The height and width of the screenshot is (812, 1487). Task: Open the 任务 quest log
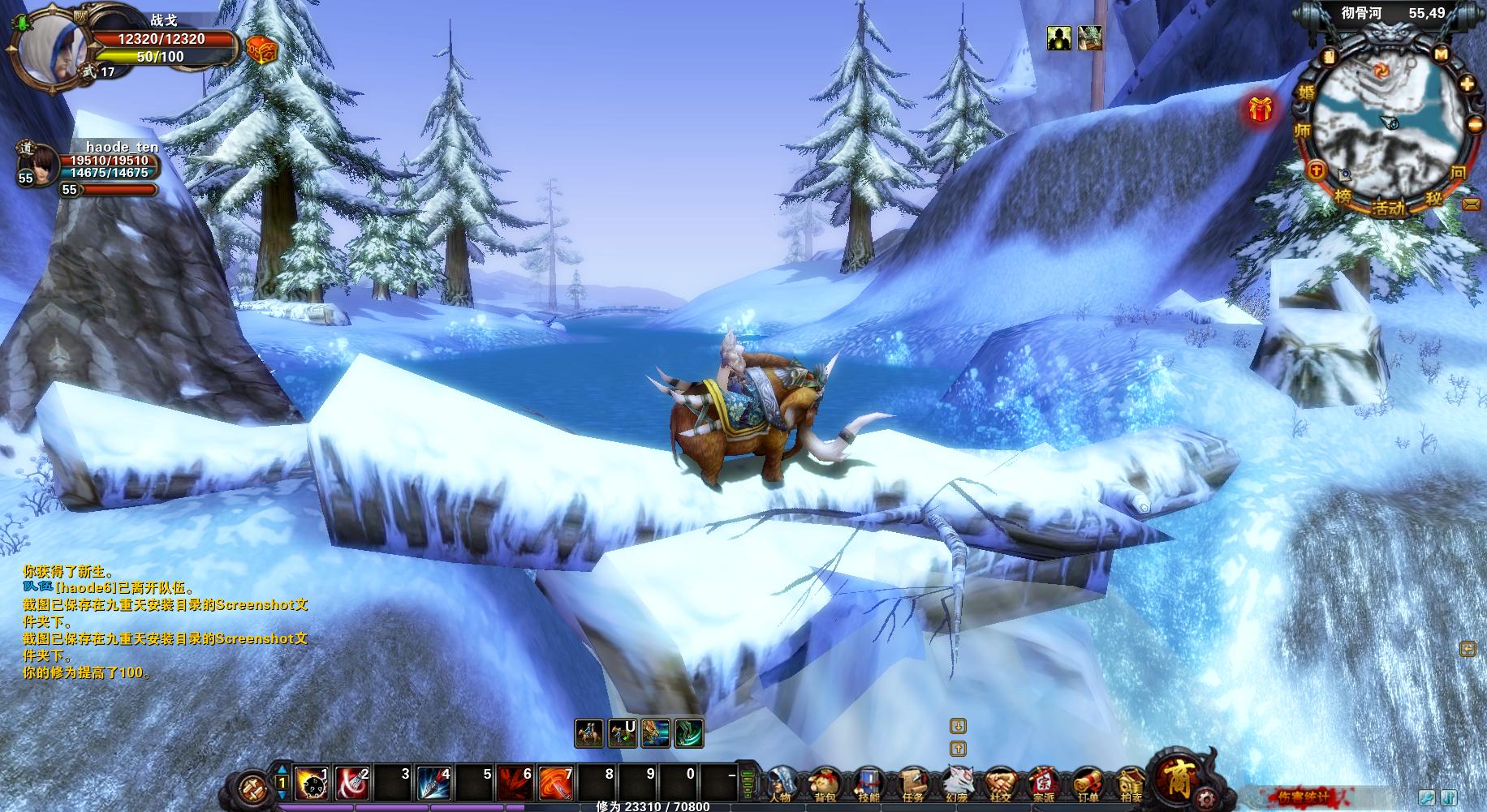[912, 784]
